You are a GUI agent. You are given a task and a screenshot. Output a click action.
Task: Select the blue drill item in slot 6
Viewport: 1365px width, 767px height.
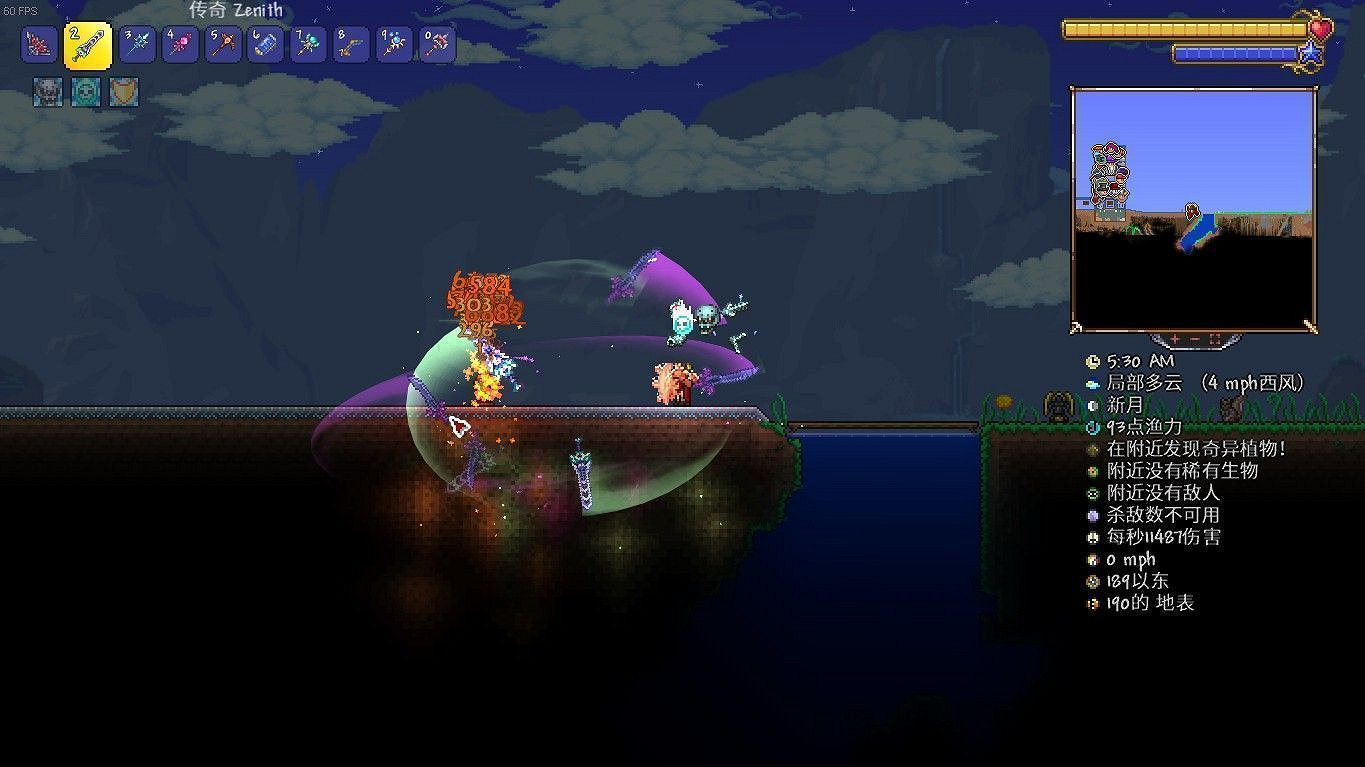[x=265, y=42]
